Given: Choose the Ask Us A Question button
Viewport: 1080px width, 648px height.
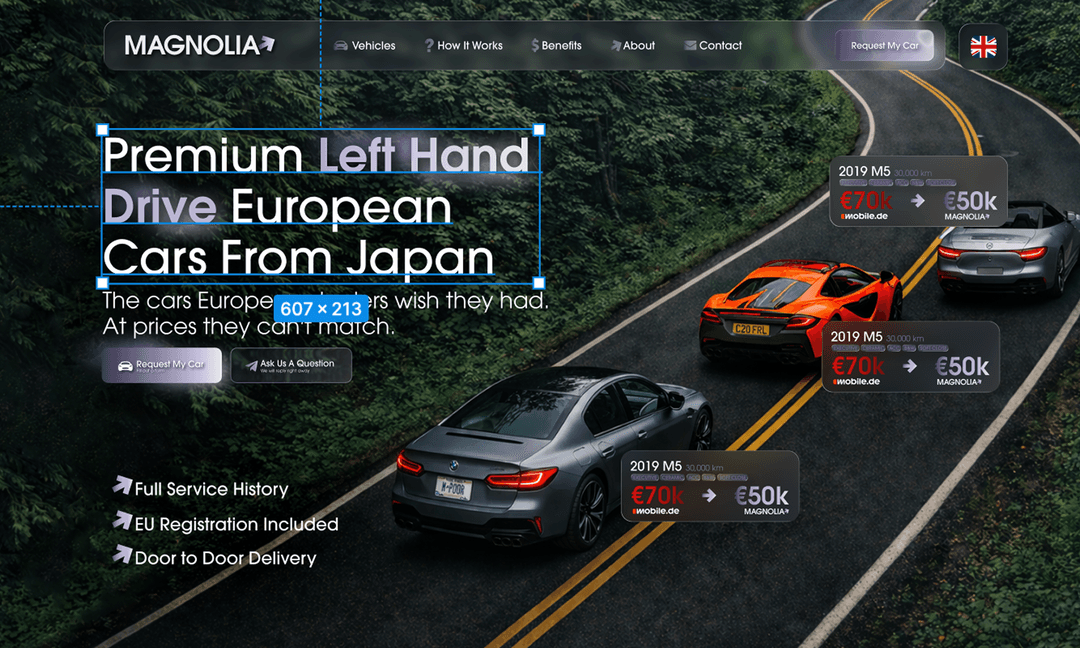Looking at the screenshot, I should click(291, 365).
